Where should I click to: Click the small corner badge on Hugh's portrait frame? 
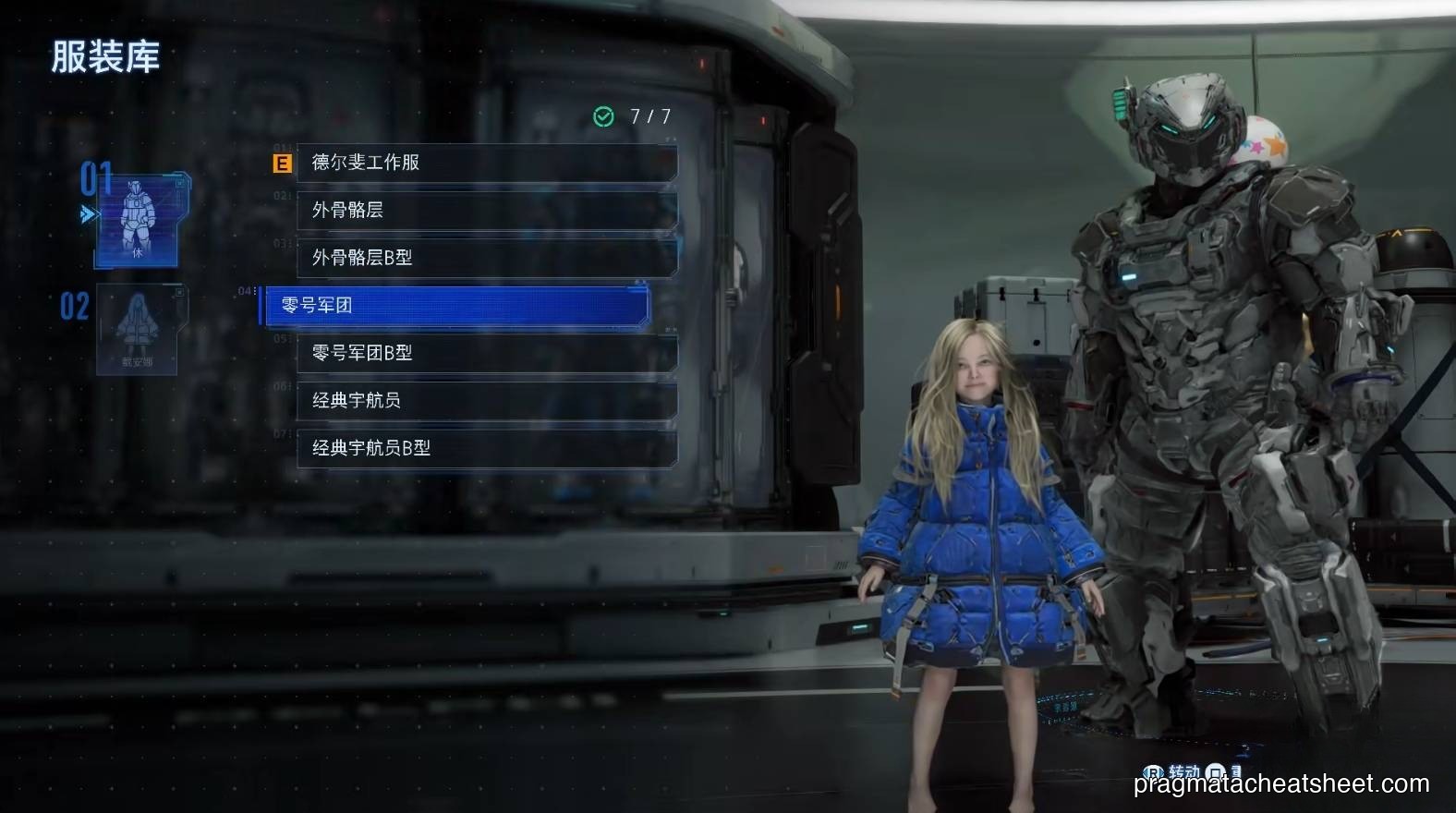point(180,182)
